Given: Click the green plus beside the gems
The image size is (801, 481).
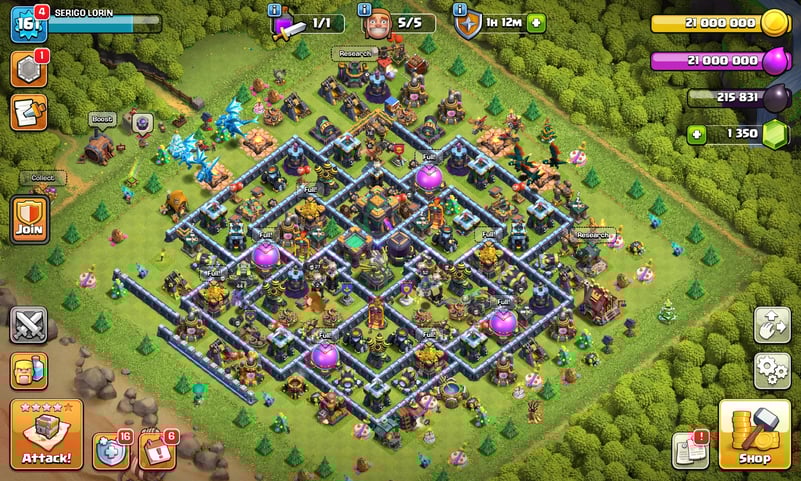Looking at the screenshot, I should (697, 133).
